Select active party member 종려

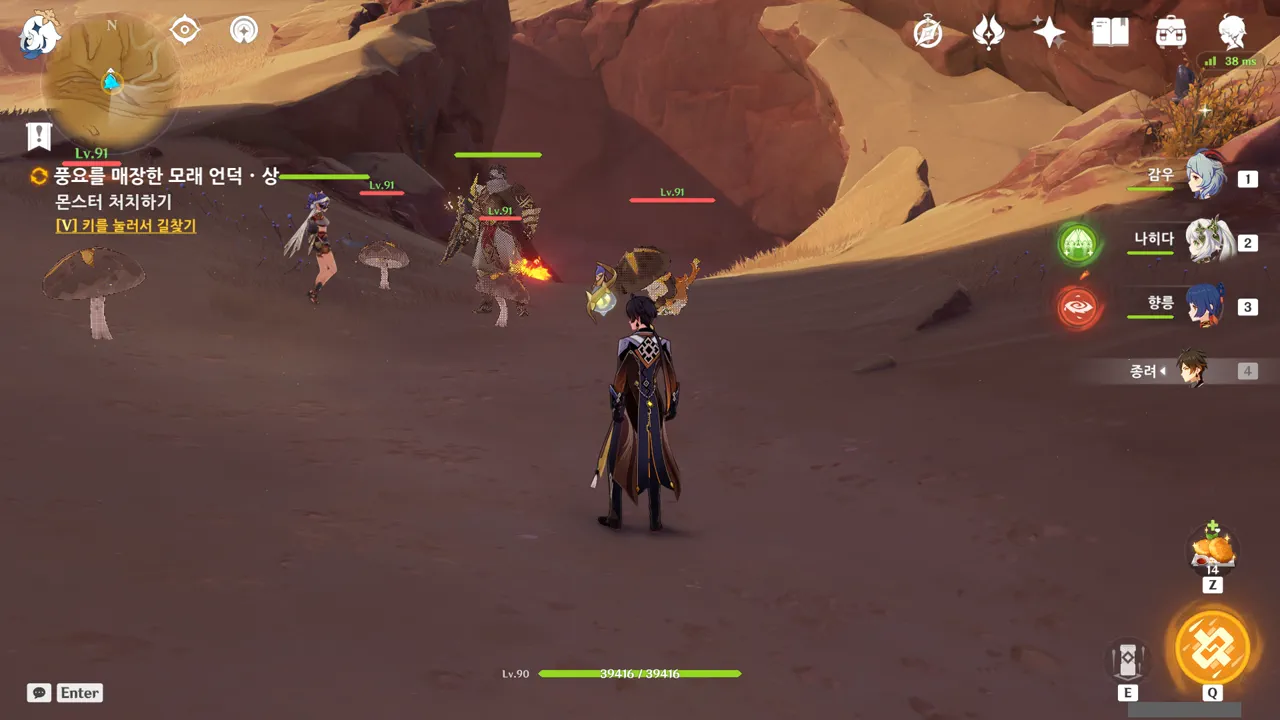point(1191,370)
